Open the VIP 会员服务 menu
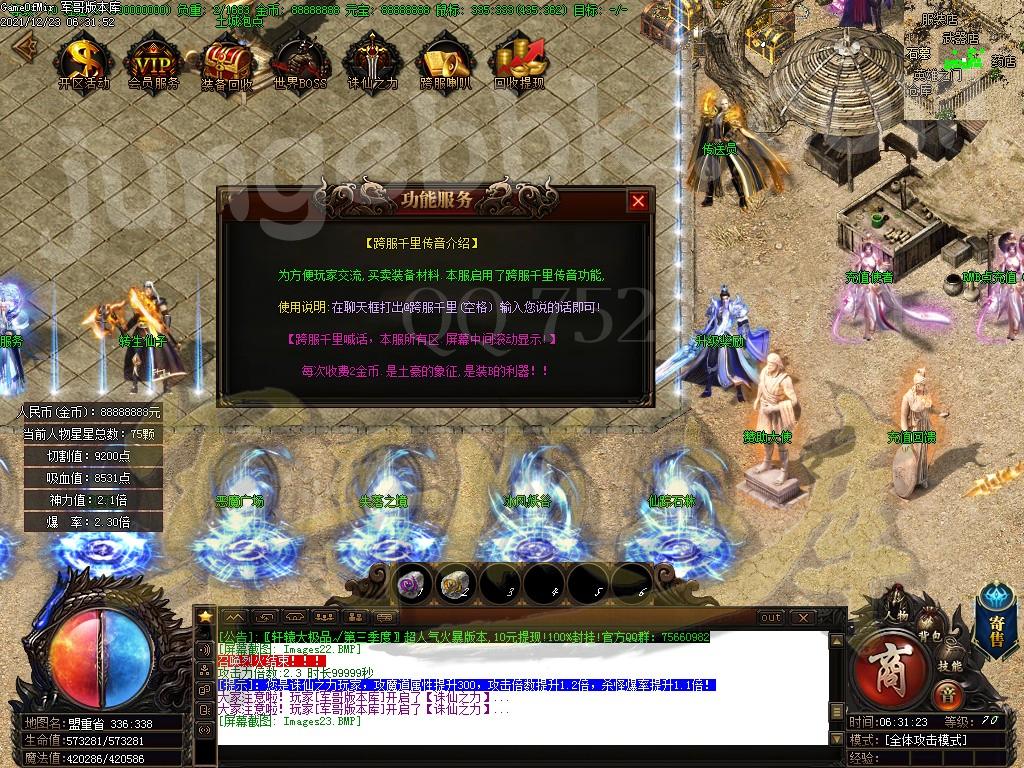The height and width of the screenshot is (768, 1024). click(x=154, y=62)
